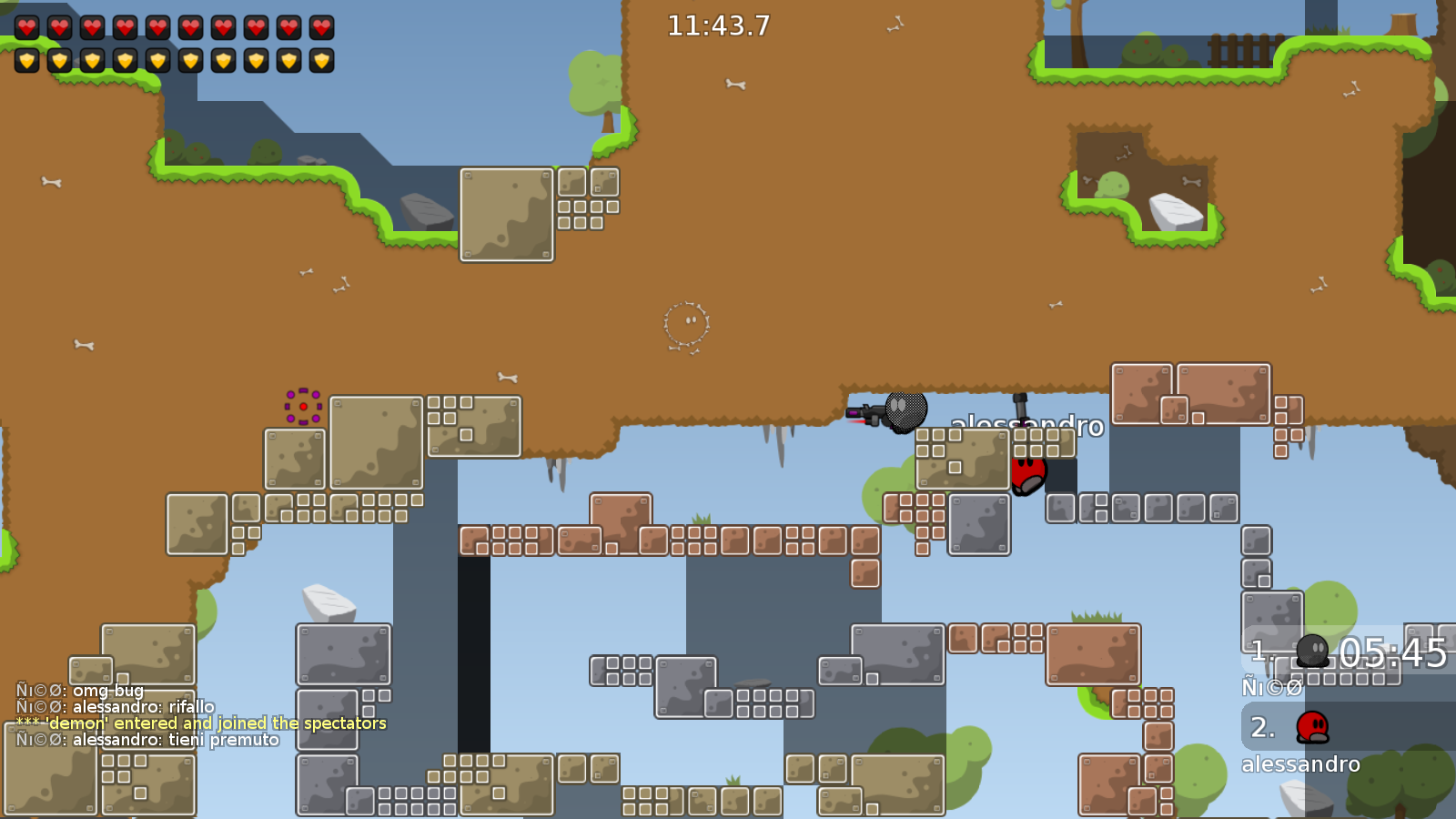
Task: Click the dotted smiley circle in mid-air
Action: (687, 325)
